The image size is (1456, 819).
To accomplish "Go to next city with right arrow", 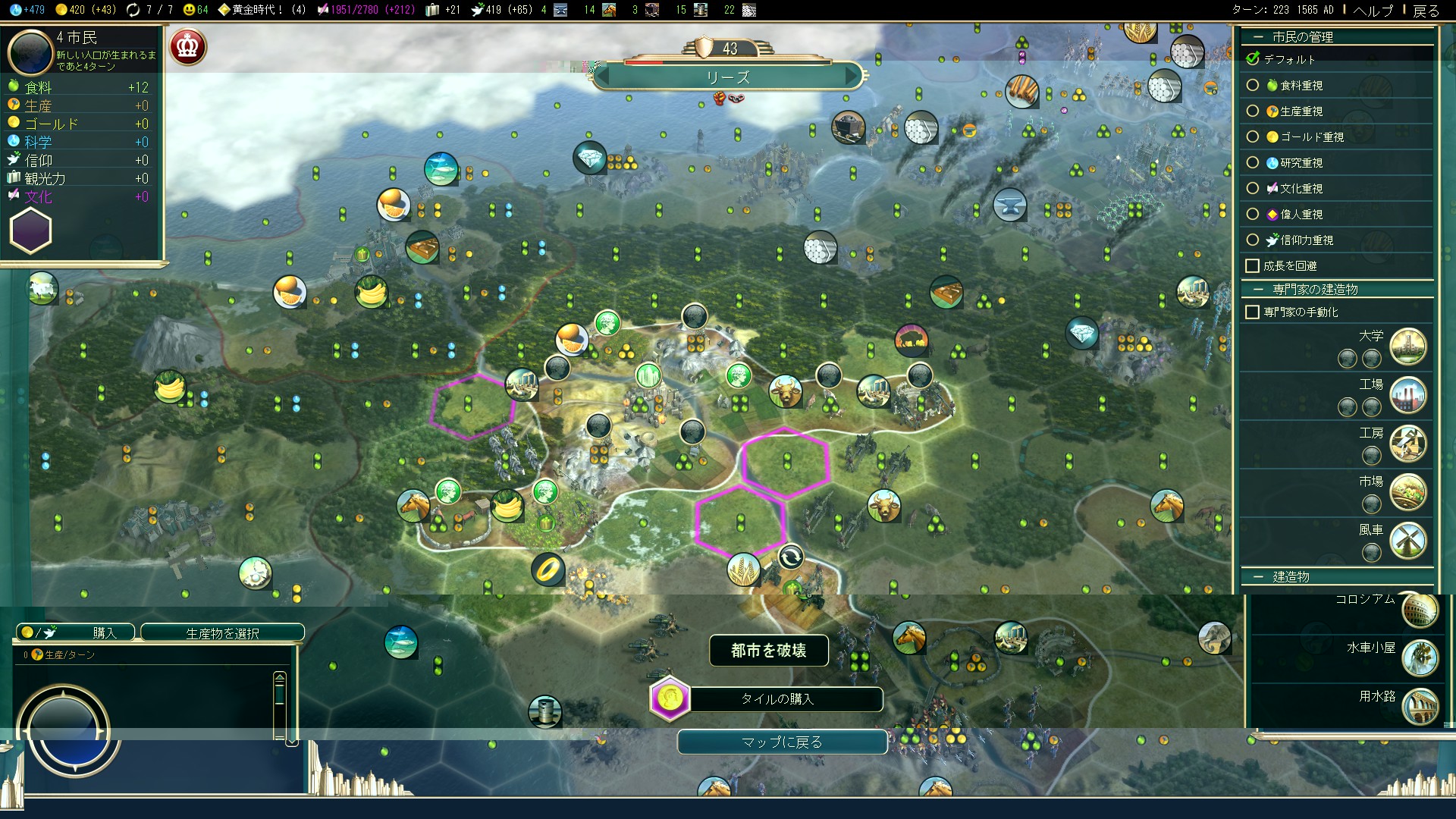I will [x=852, y=77].
